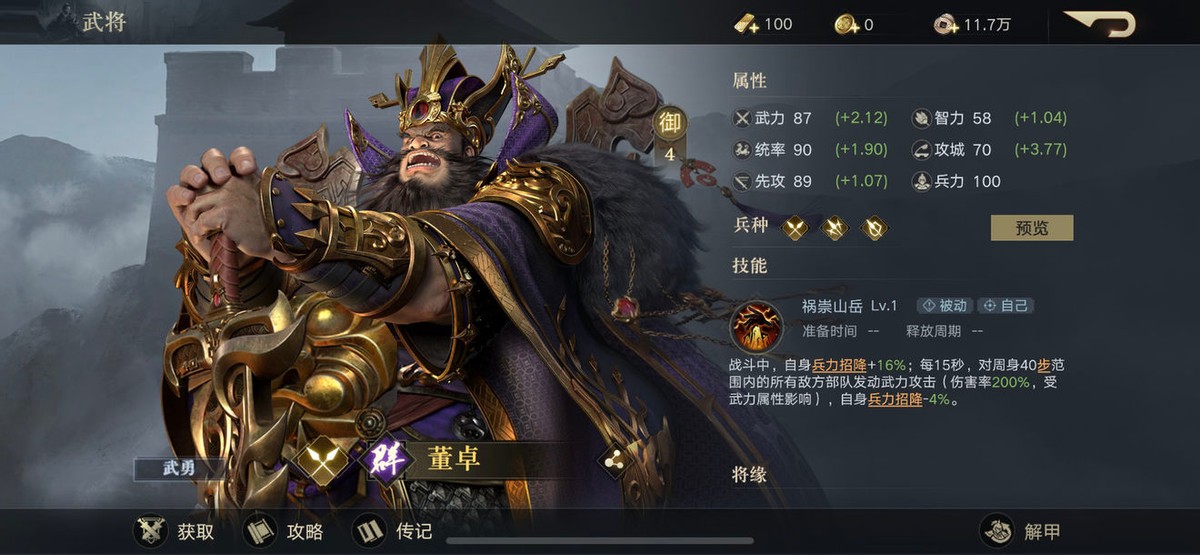
Task: Select the winged emblem beside faction badge
Action: tap(322, 461)
